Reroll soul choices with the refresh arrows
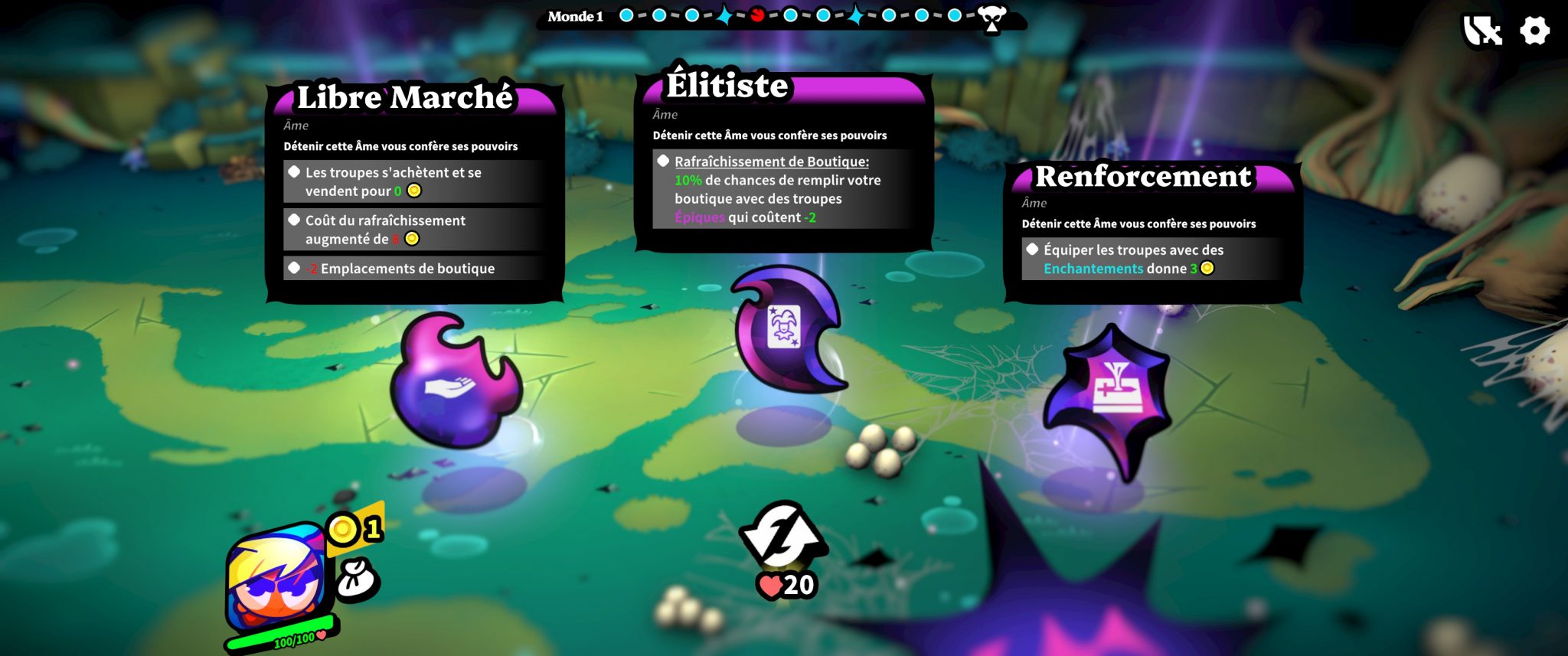Viewport: 1568px width, 656px height. click(x=782, y=533)
